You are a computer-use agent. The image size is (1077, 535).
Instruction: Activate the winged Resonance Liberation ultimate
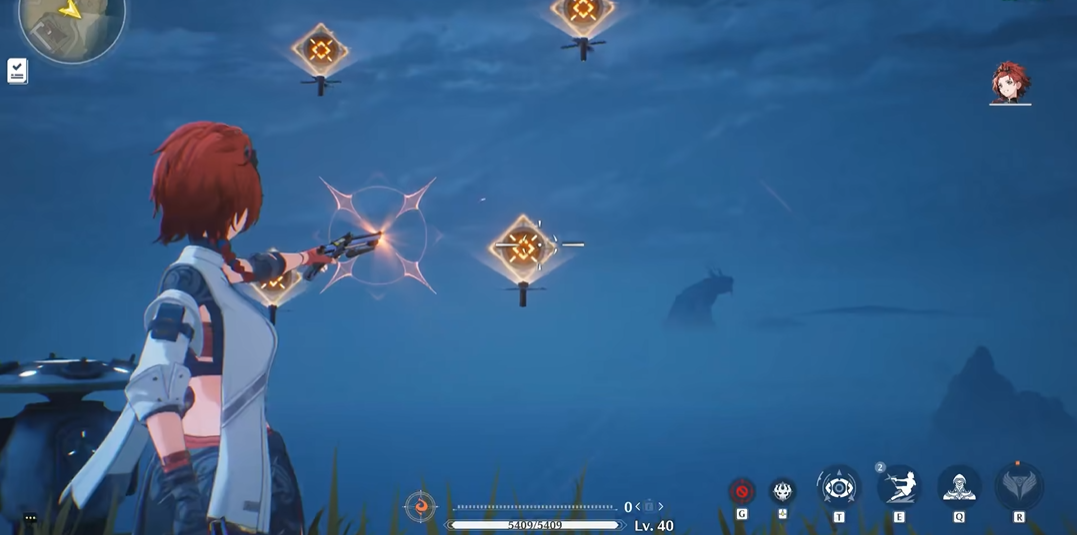tap(1019, 488)
